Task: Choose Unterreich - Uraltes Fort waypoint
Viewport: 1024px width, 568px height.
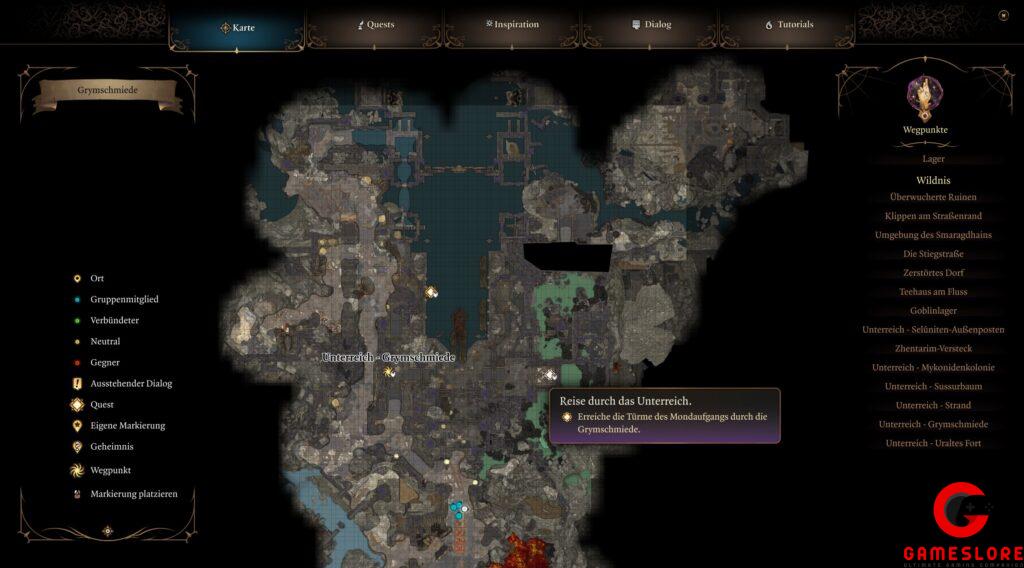Action: pos(933,443)
